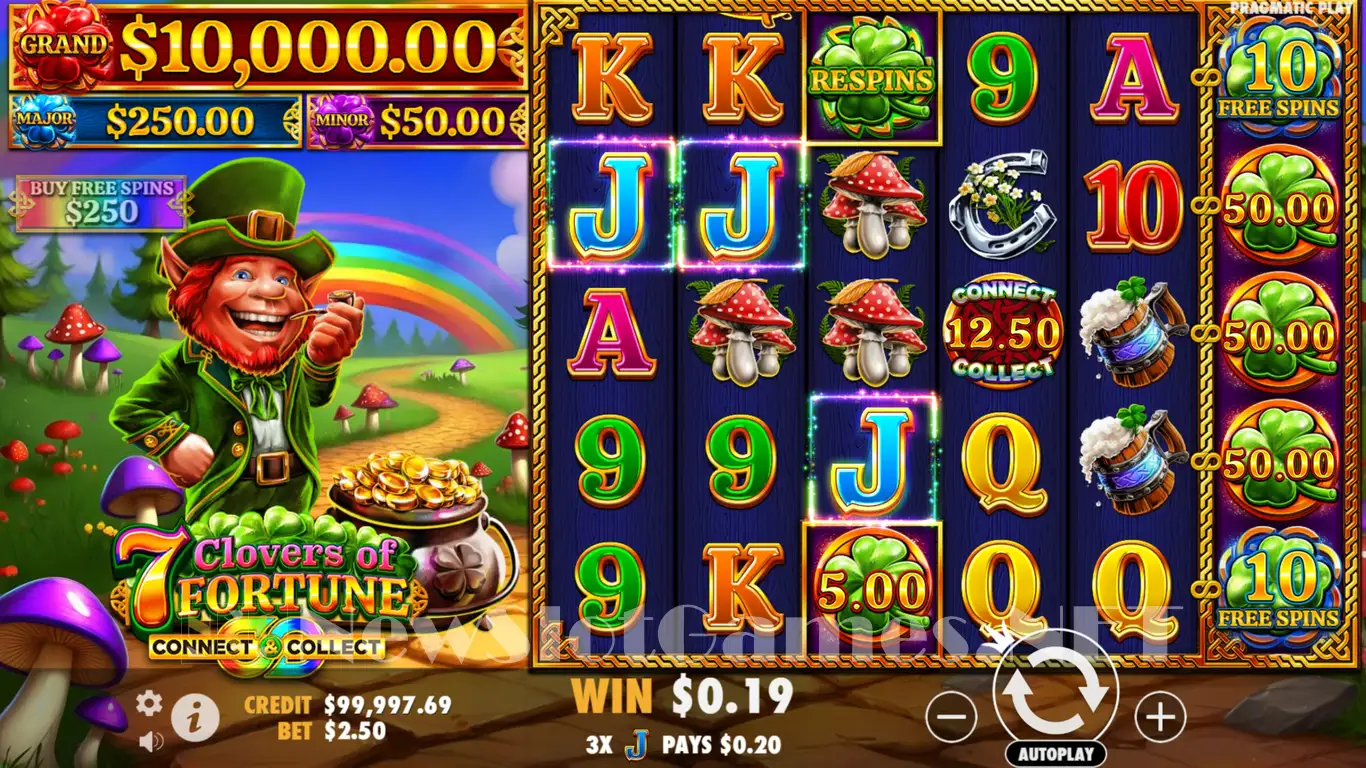Open the settings gear menu
The image size is (1366, 768).
pos(149,704)
